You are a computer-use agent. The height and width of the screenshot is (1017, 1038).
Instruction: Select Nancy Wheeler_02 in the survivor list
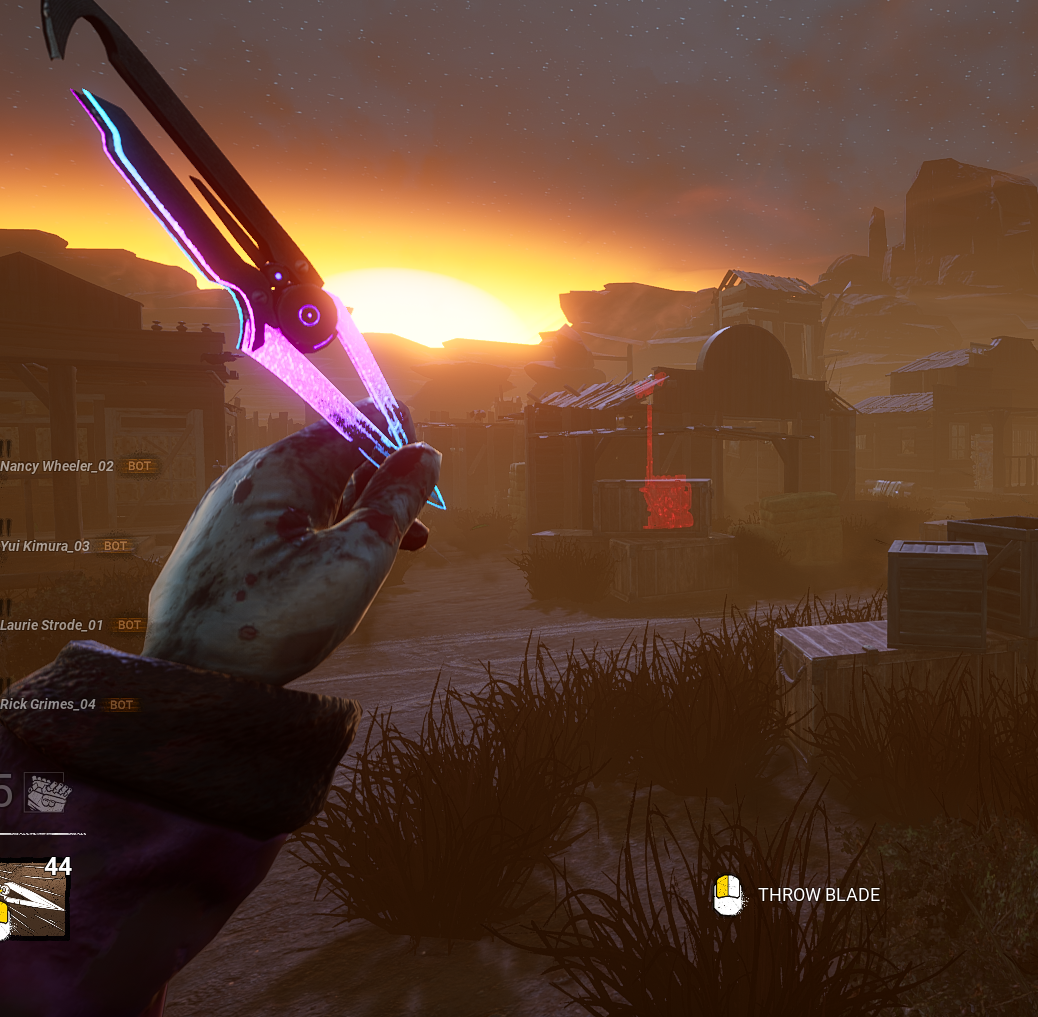57,466
